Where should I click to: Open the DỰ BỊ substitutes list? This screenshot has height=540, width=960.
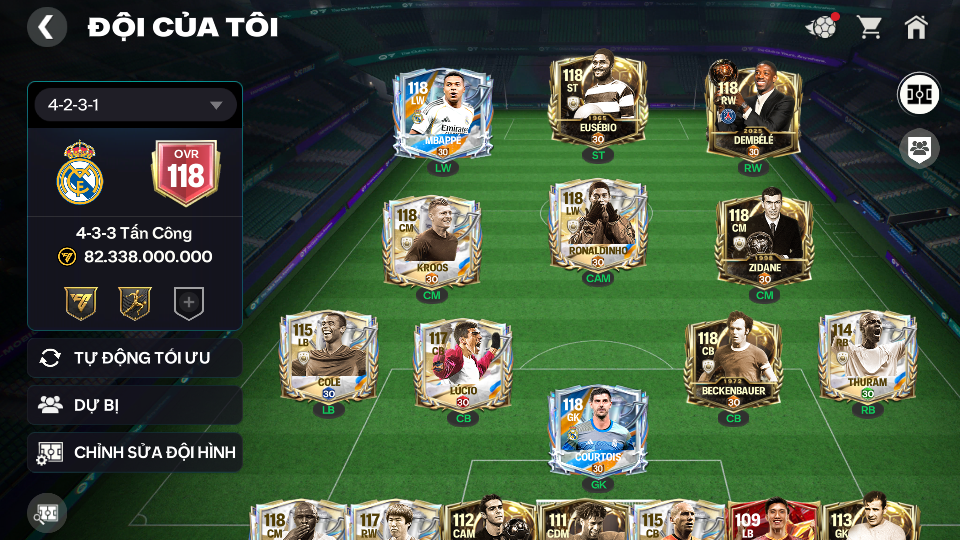(x=135, y=405)
